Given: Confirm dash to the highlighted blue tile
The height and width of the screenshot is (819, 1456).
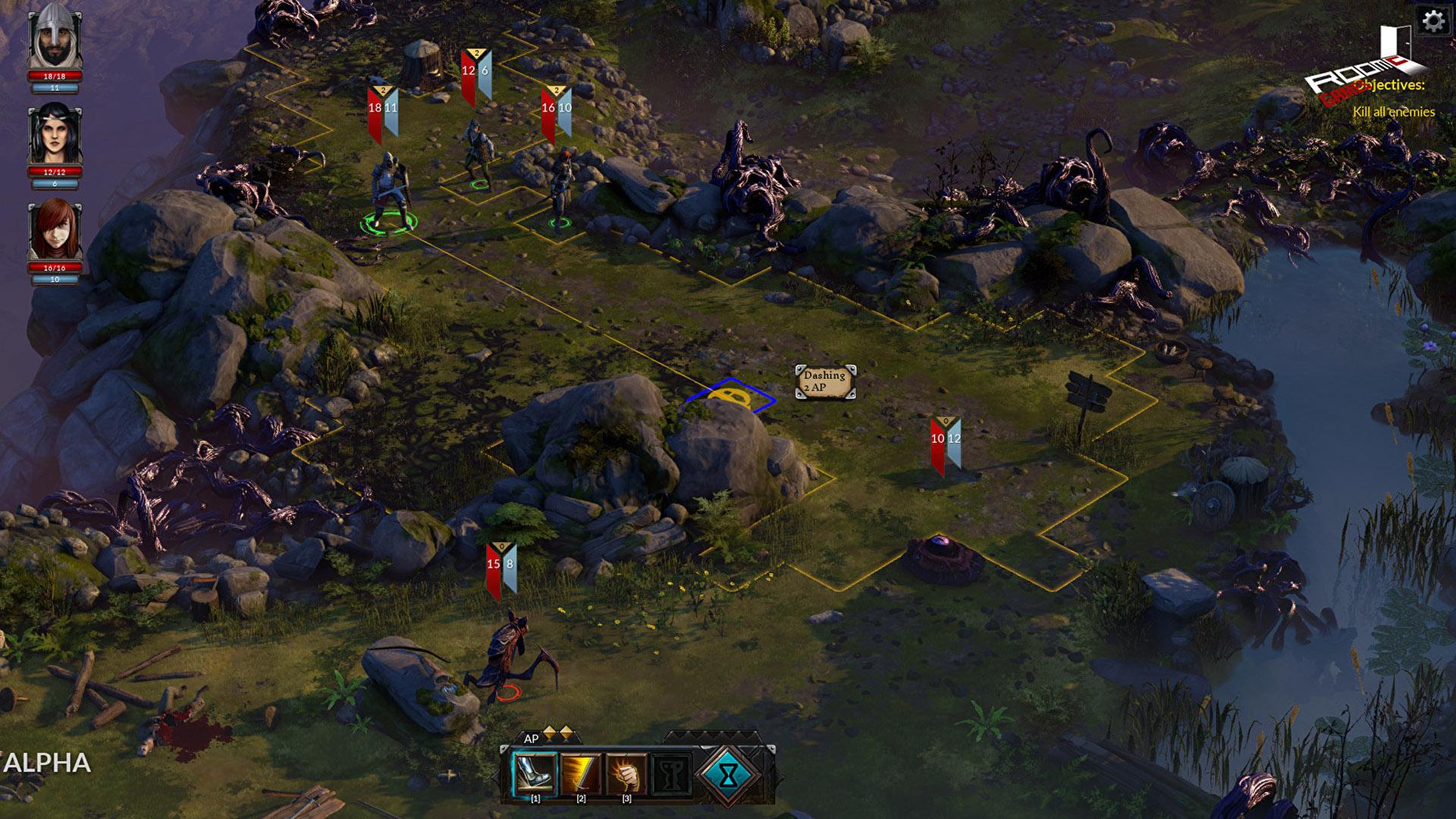Looking at the screenshot, I should click(x=730, y=397).
